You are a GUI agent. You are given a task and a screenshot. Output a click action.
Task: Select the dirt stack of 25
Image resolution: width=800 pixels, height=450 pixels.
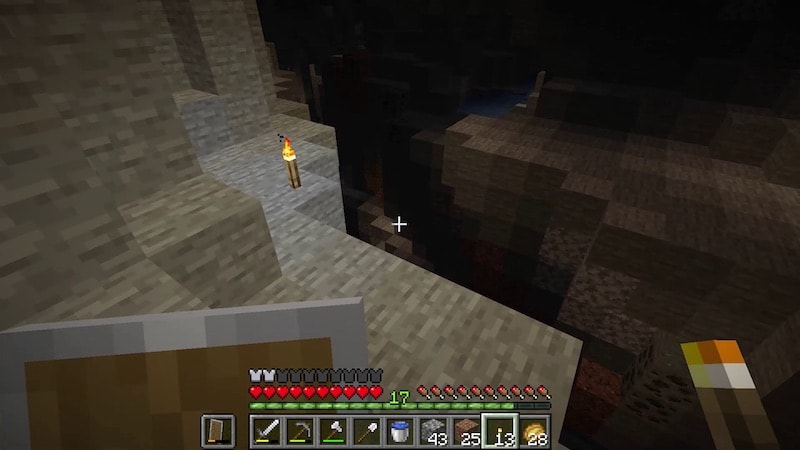(466, 431)
